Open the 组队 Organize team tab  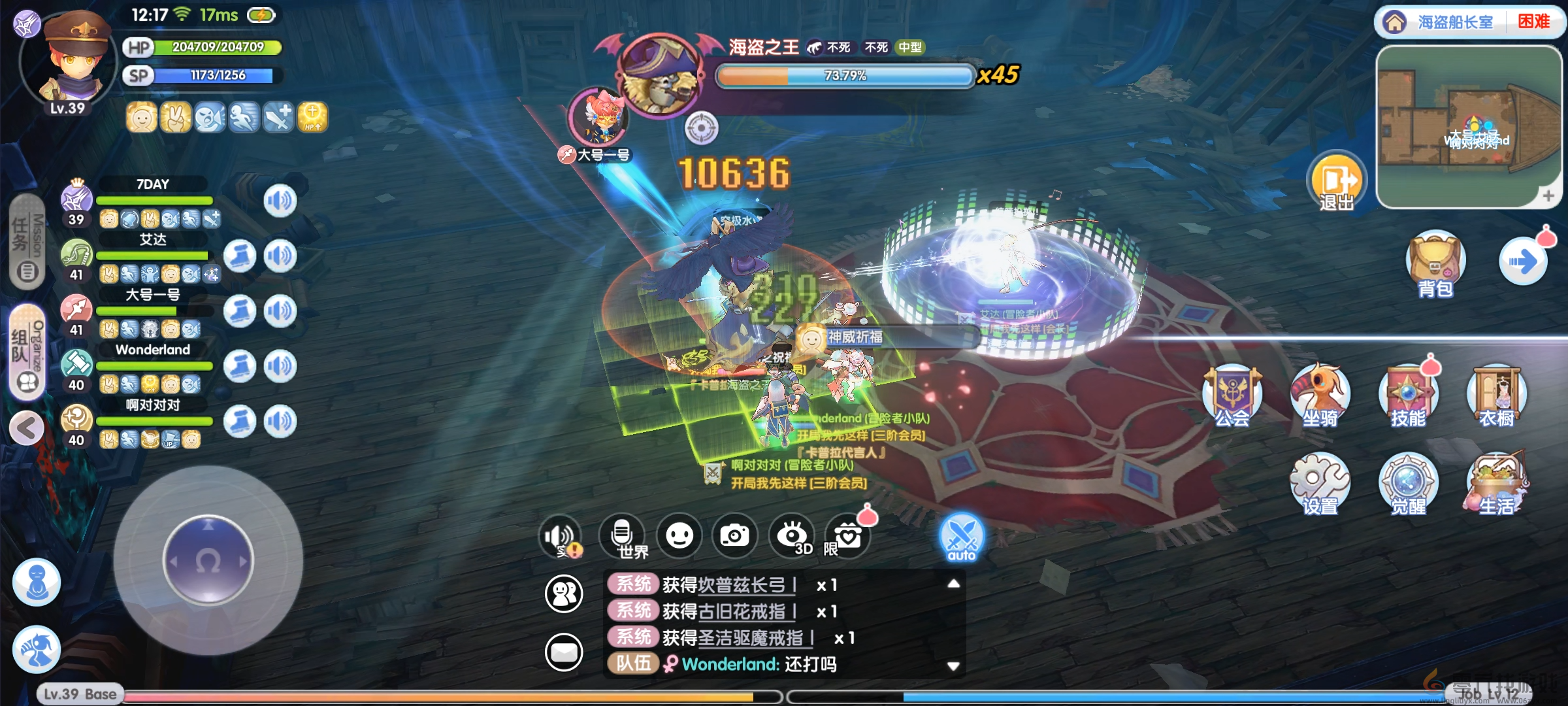point(27,352)
